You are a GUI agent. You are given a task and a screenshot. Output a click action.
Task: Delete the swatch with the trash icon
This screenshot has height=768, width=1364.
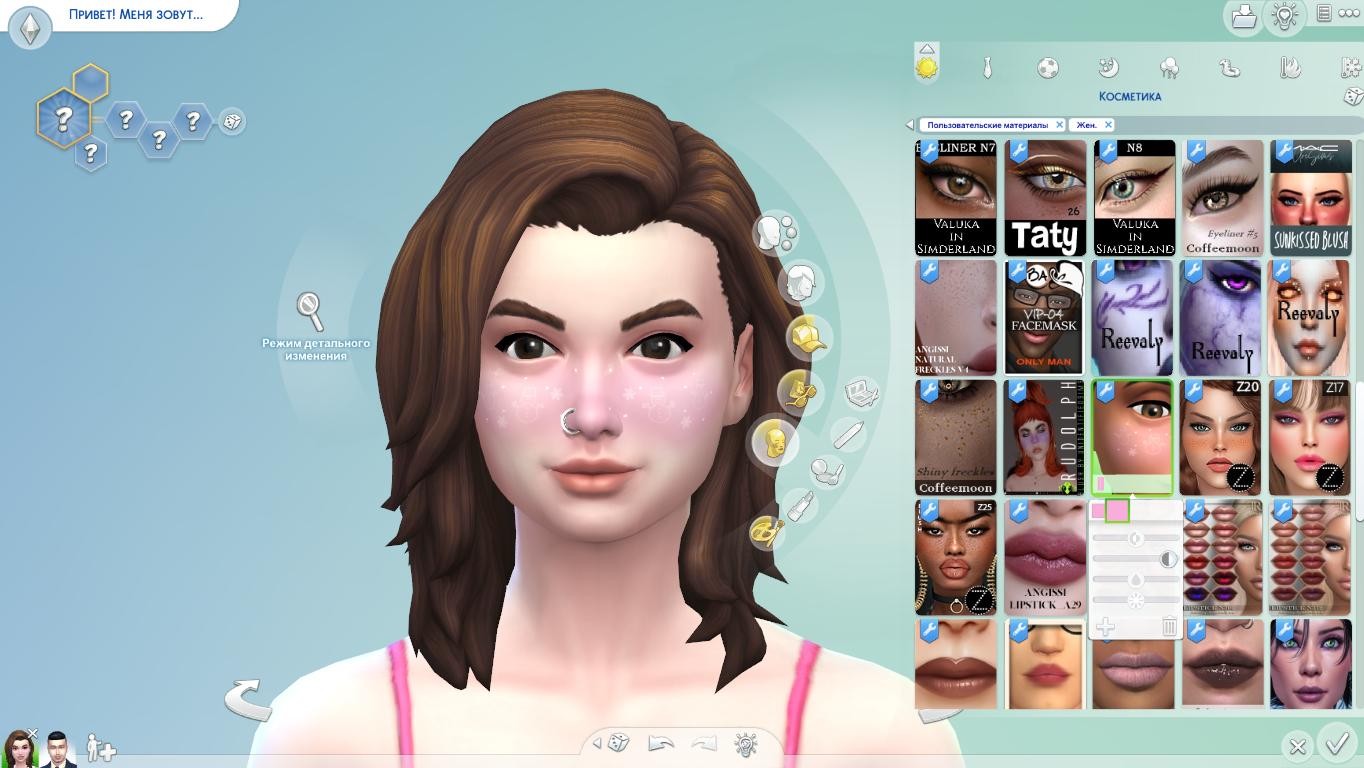pyautogui.click(x=1169, y=627)
